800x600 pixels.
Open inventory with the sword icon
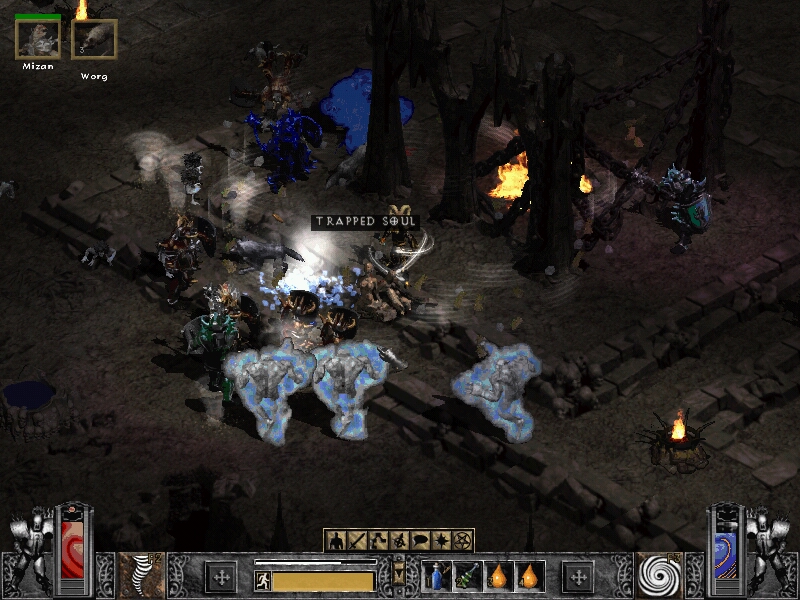pos(358,540)
